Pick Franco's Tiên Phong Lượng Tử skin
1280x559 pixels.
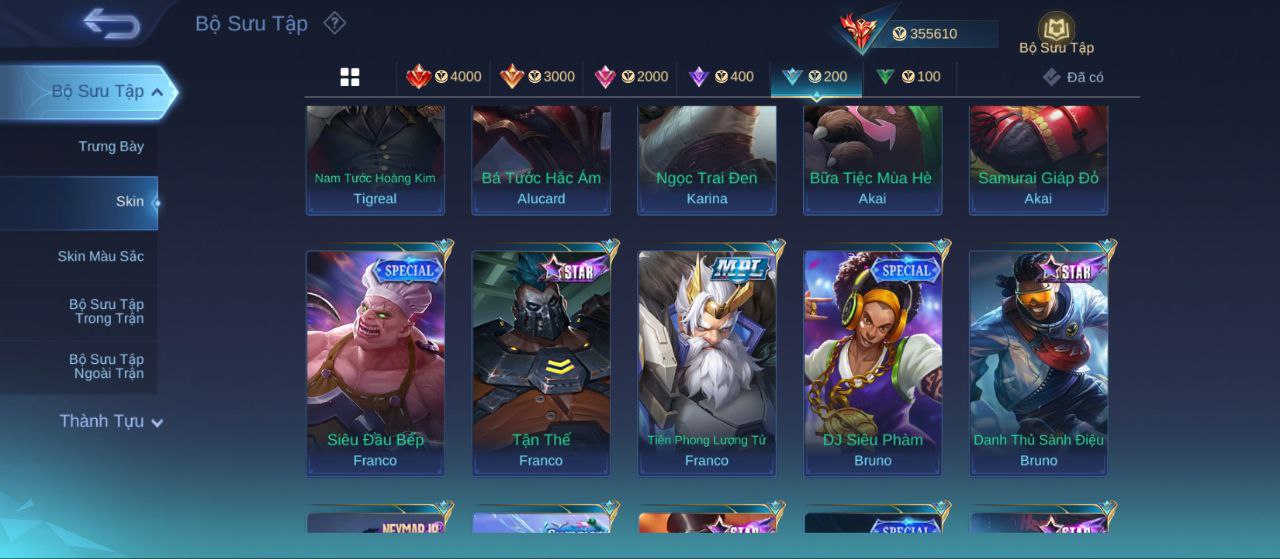707,362
